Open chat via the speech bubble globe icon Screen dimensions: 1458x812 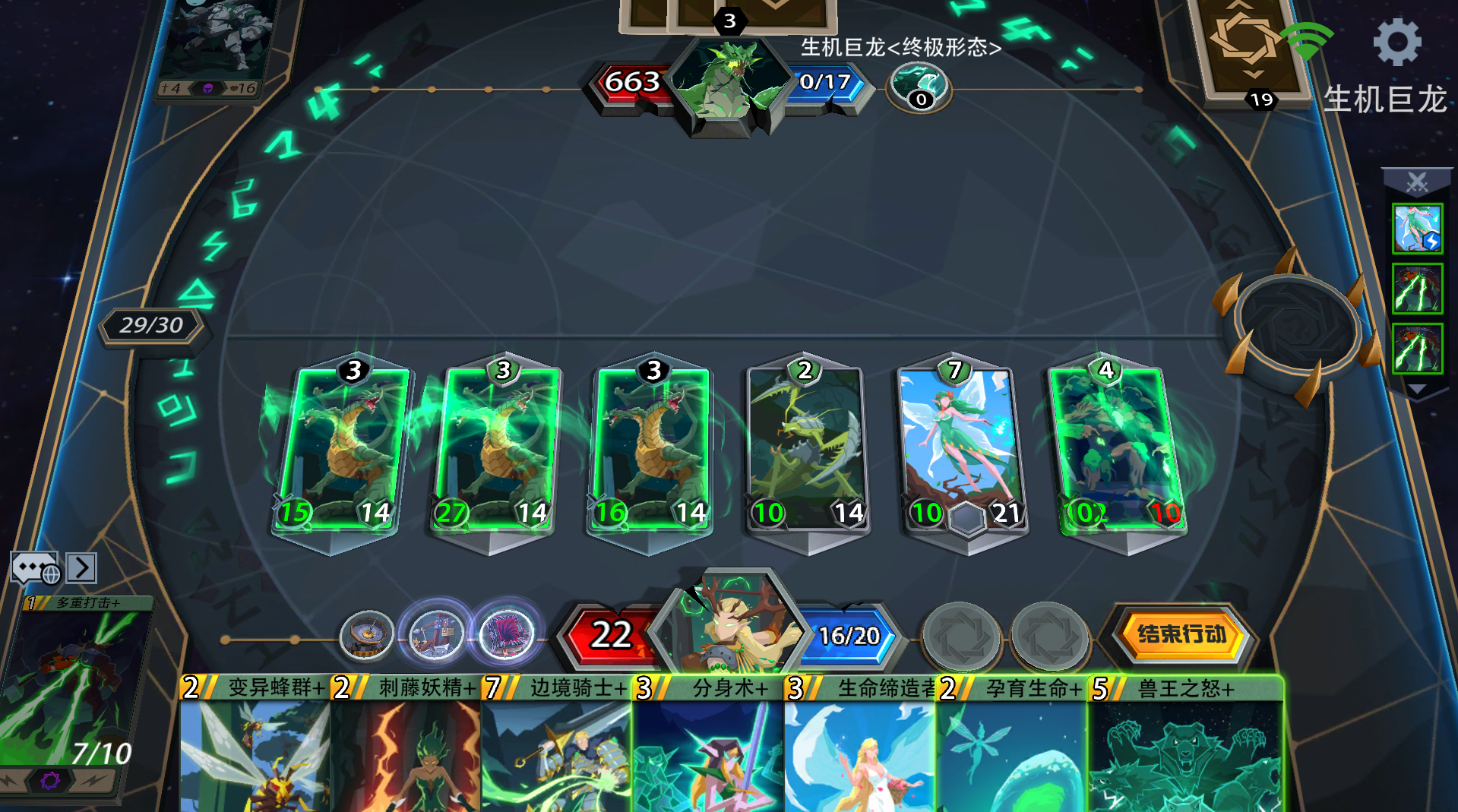coord(36,568)
